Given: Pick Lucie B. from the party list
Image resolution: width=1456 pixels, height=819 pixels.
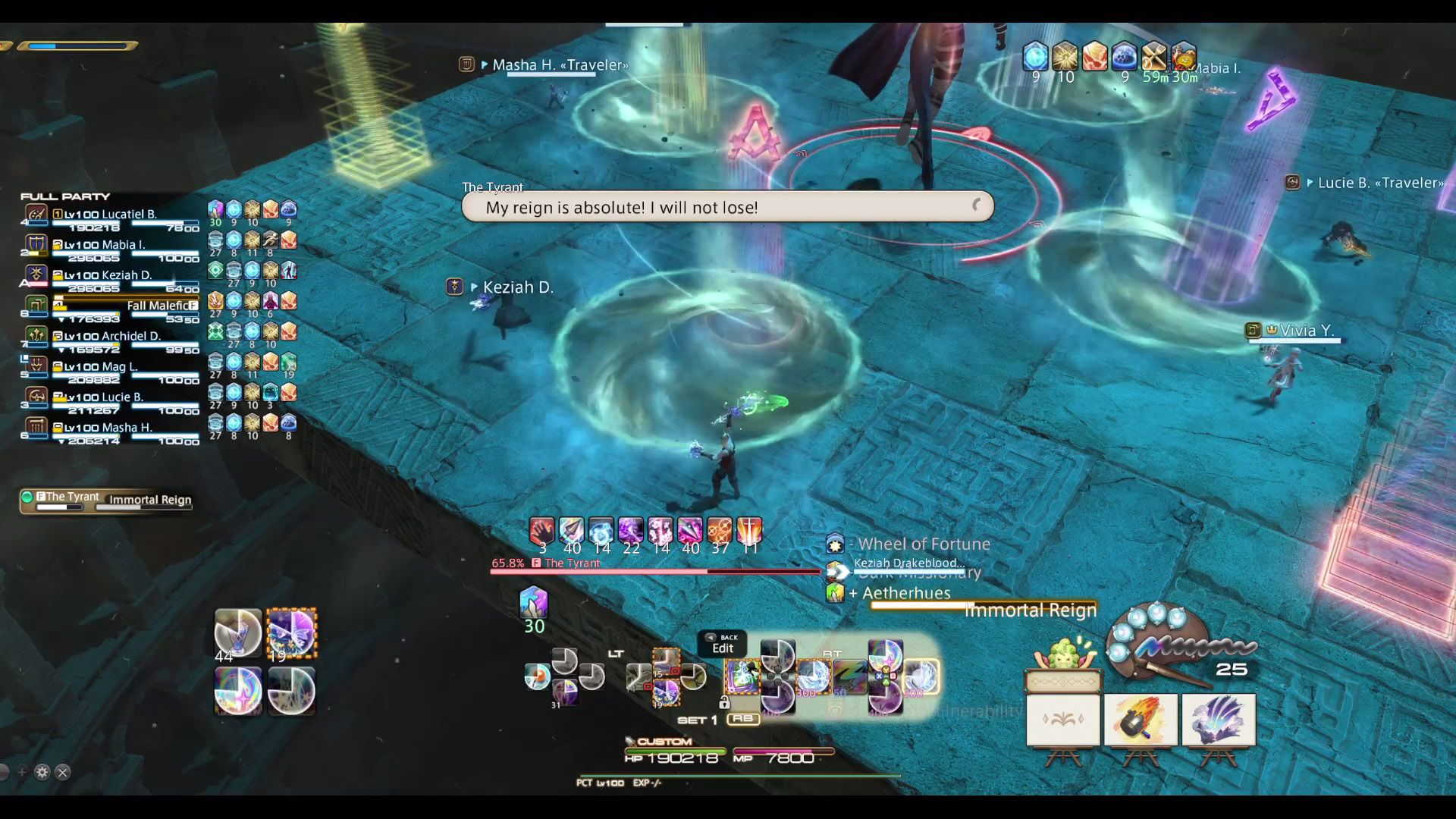Looking at the screenshot, I should [x=103, y=397].
